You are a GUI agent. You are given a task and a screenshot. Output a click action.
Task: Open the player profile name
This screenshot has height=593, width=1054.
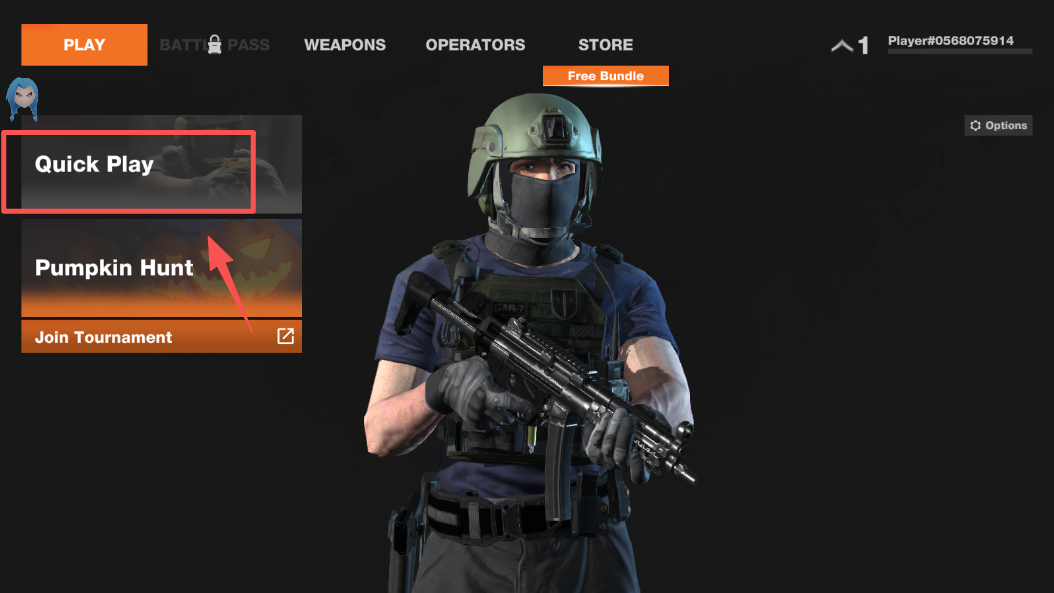[950, 41]
